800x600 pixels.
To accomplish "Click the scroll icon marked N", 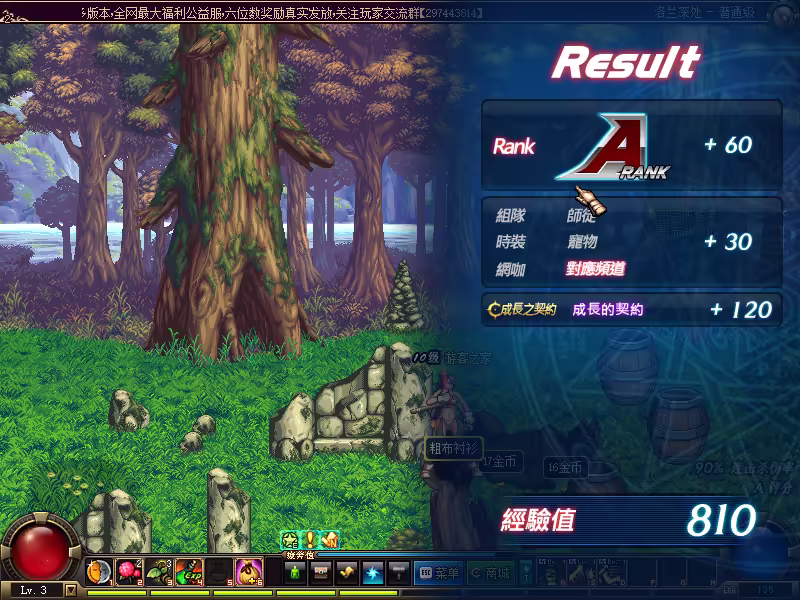I will (x=330, y=540).
